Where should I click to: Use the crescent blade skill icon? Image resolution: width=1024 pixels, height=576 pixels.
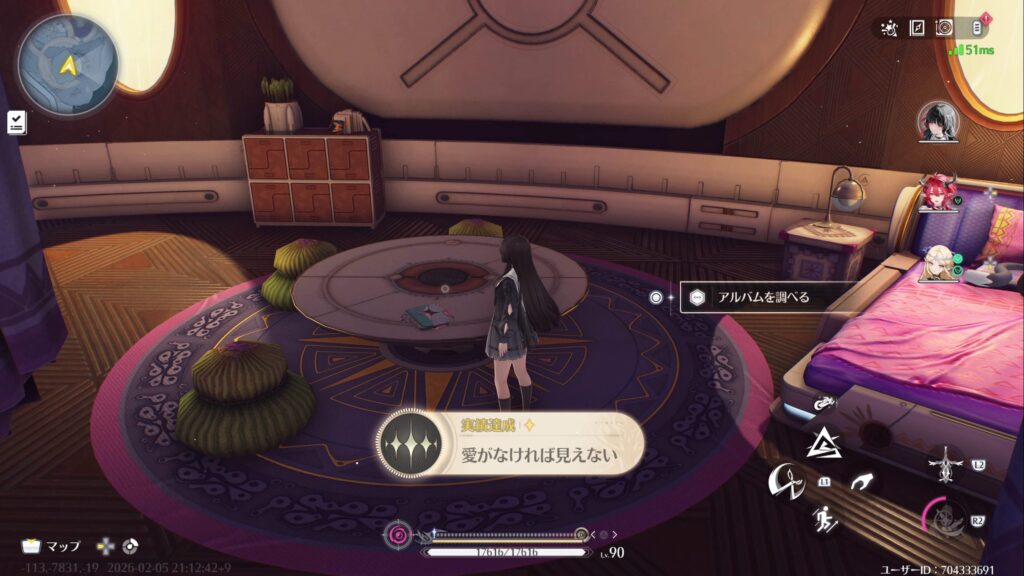pyautogui.click(x=785, y=483)
